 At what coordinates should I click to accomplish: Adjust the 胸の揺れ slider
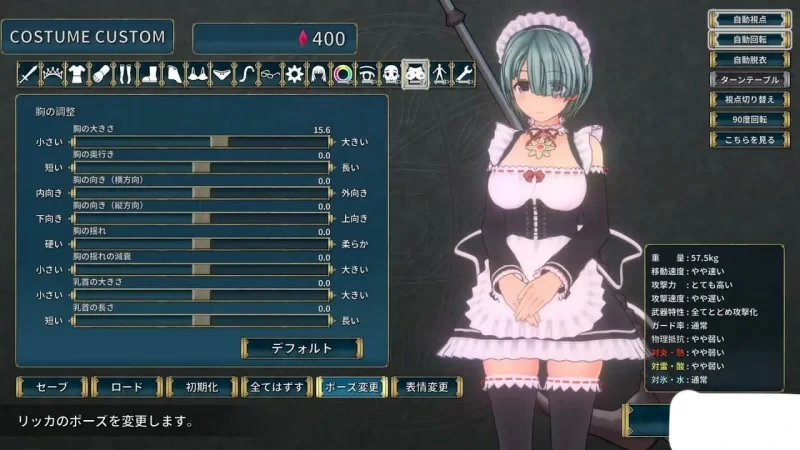pos(201,243)
